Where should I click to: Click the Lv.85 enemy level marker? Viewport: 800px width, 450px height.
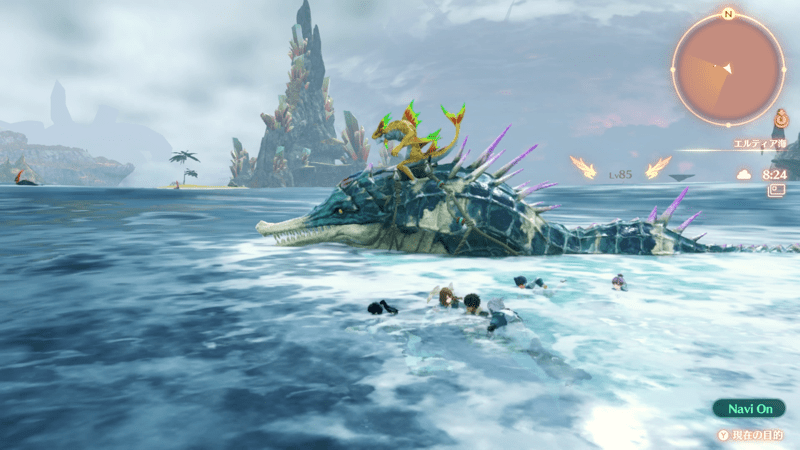tap(621, 174)
